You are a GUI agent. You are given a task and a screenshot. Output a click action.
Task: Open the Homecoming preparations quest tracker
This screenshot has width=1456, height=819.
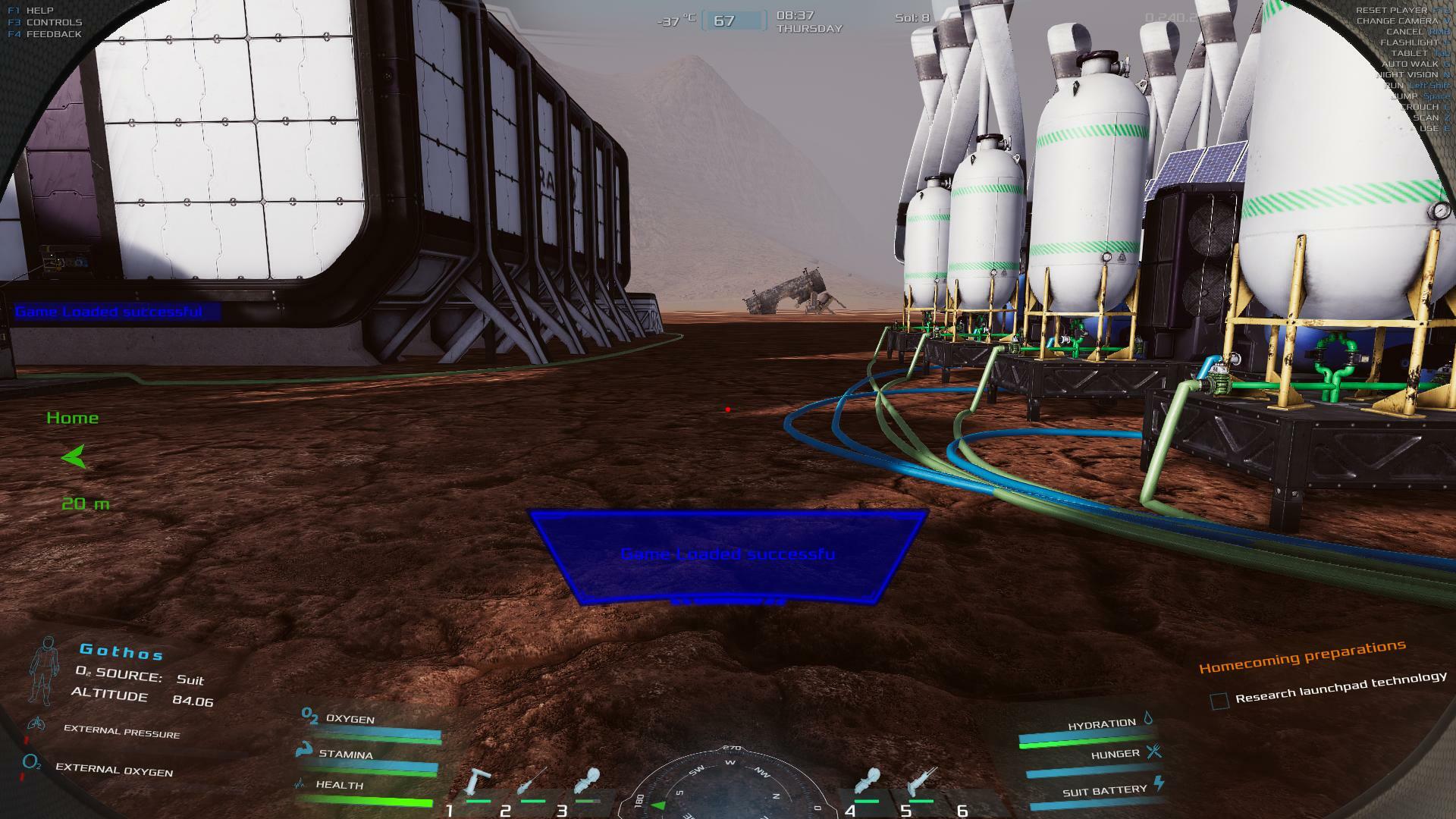[1302, 657]
